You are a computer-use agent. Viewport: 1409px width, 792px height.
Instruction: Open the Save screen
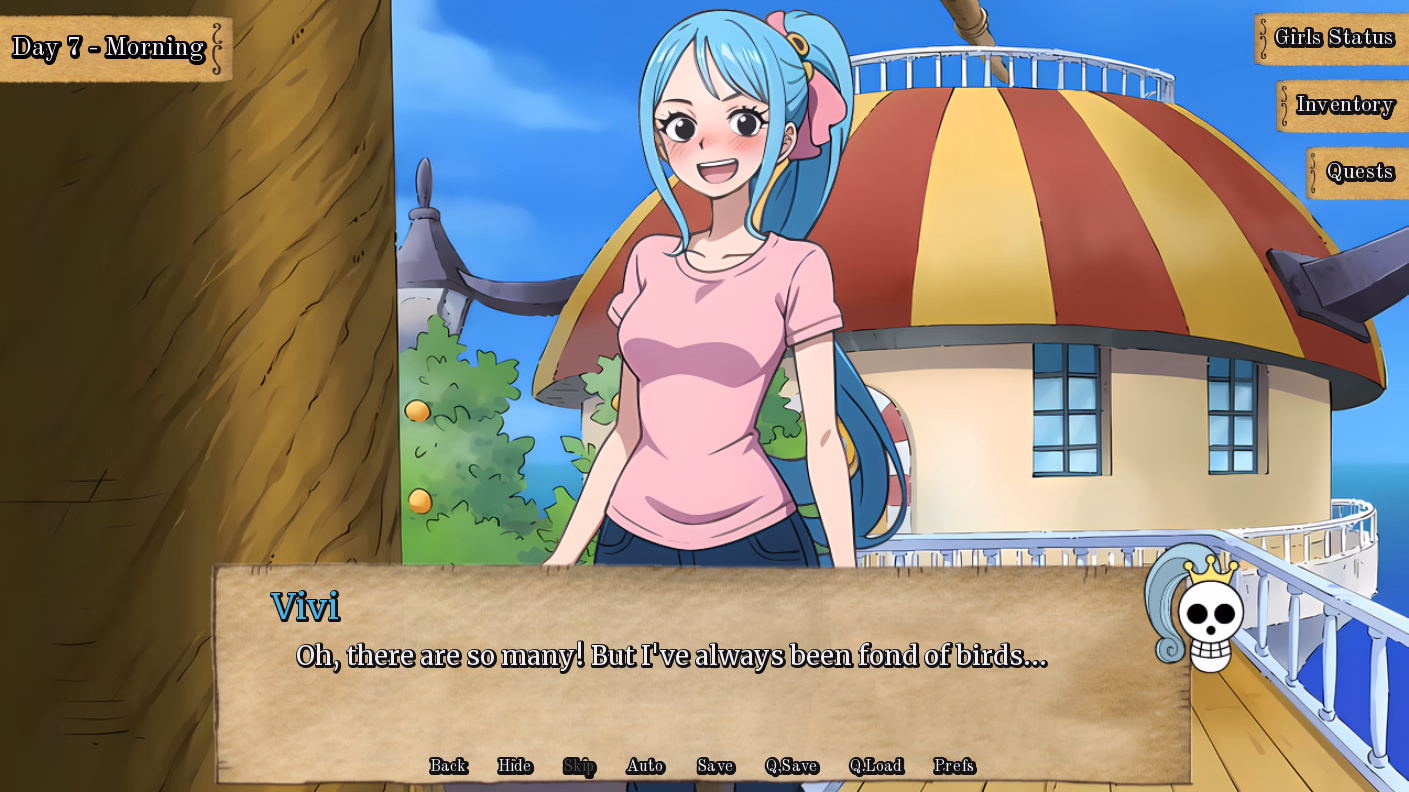714,766
